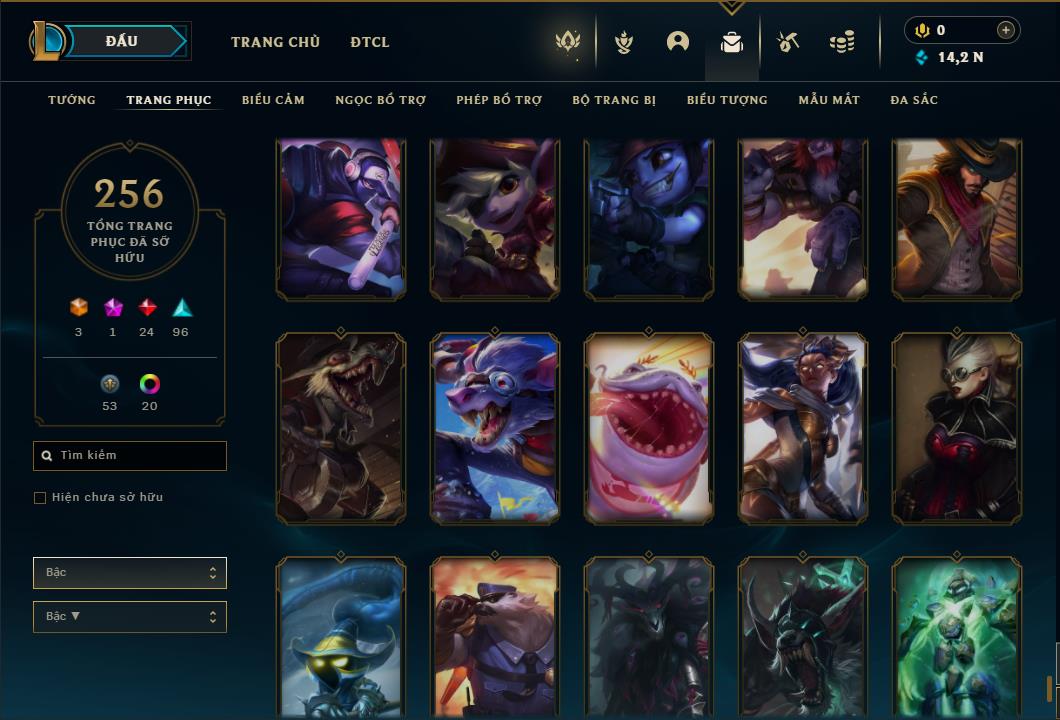Switch to PHÉP BỔ TRỢ tab

[499, 100]
